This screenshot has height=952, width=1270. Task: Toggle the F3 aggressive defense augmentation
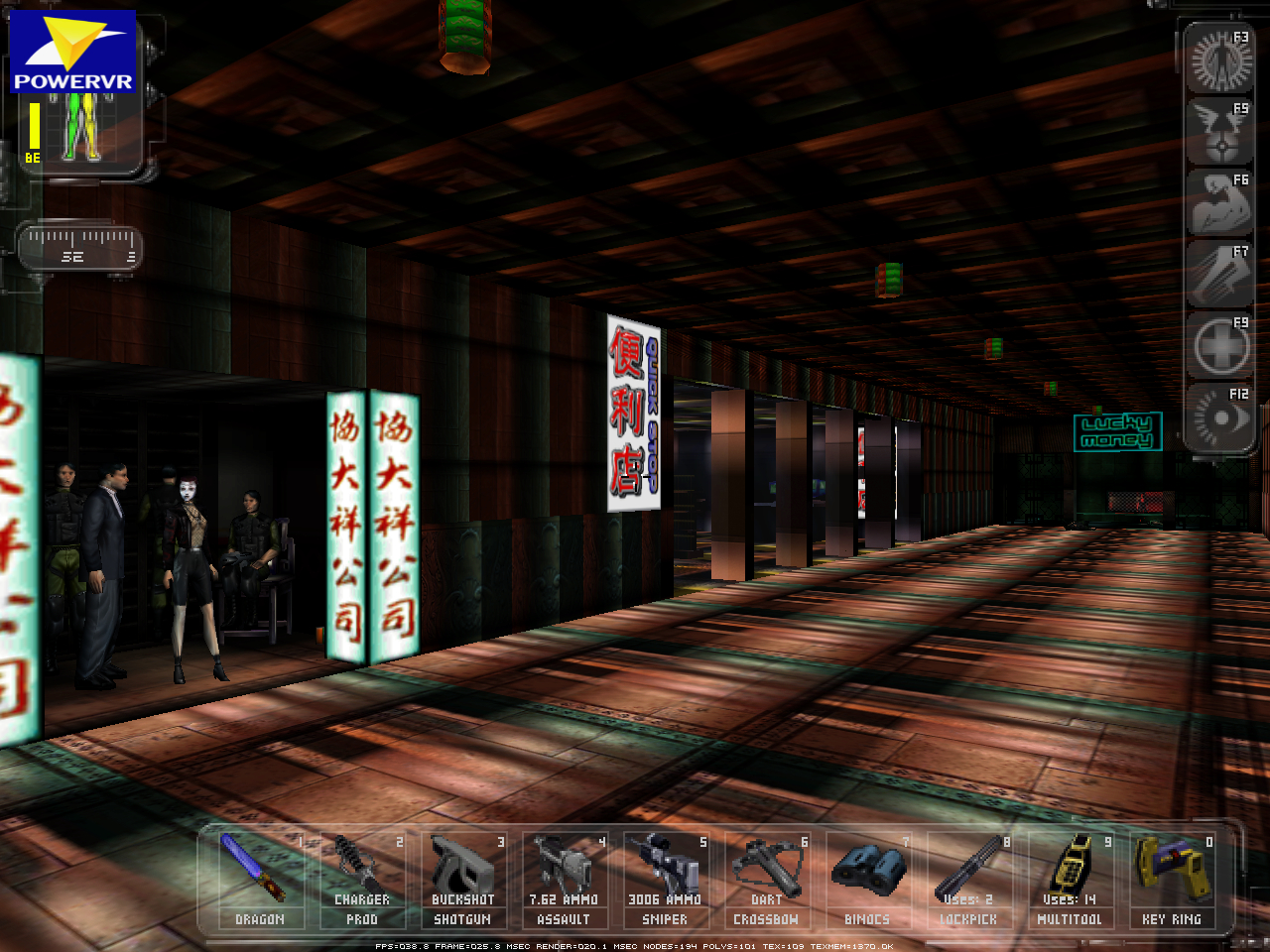1219,59
